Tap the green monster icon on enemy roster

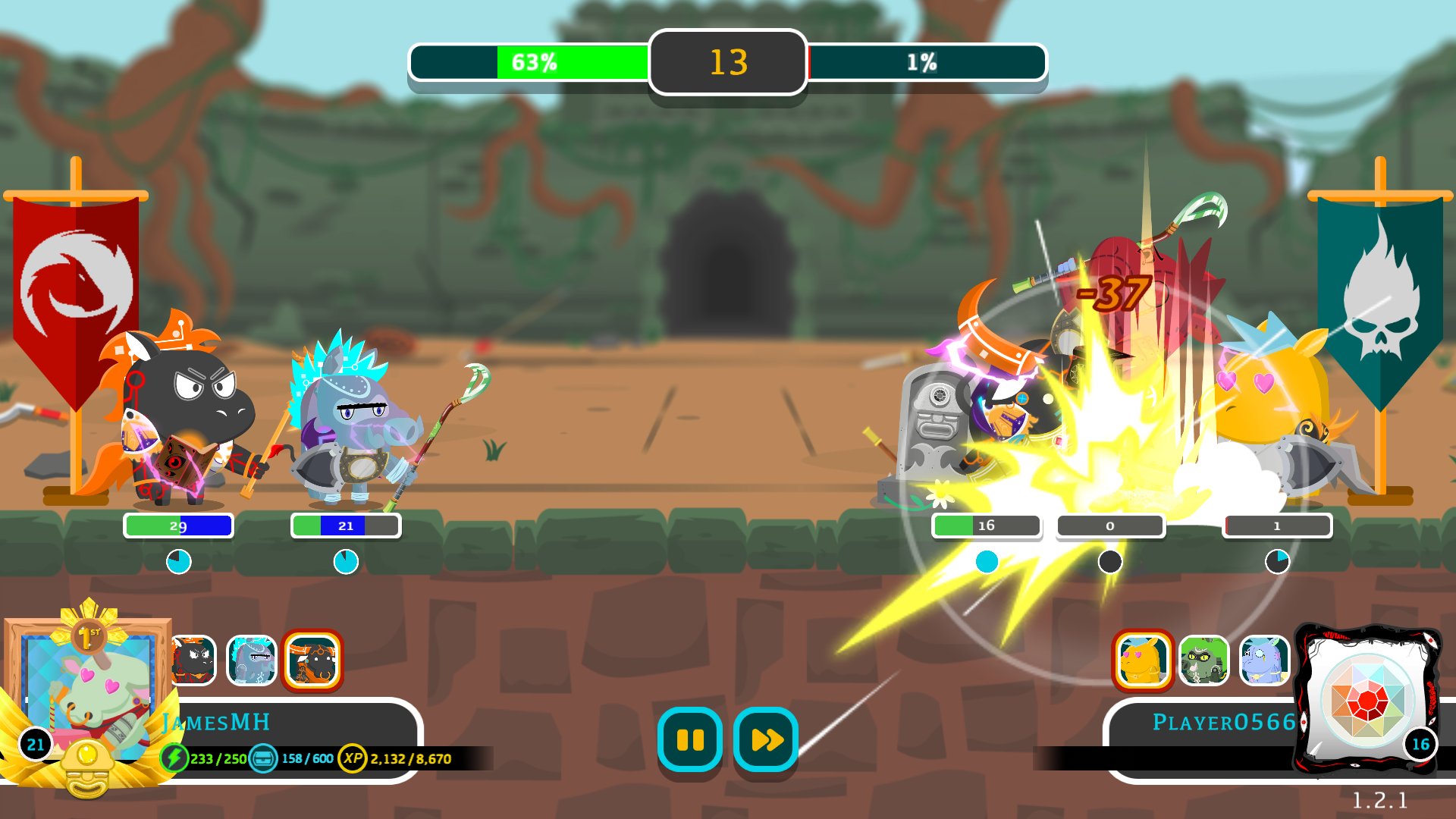(x=1204, y=661)
